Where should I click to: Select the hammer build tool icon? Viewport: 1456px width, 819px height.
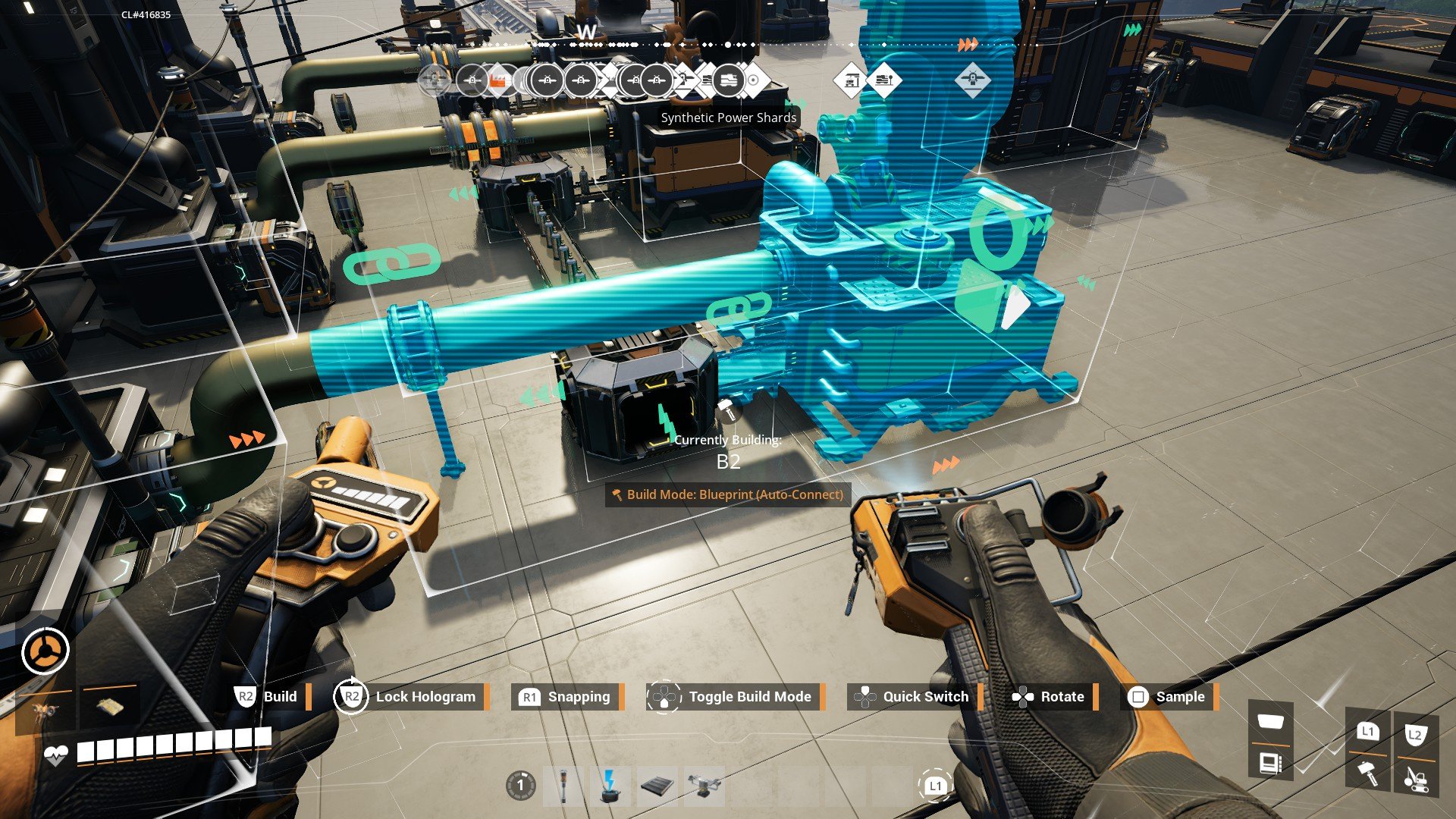(x=1368, y=773)
